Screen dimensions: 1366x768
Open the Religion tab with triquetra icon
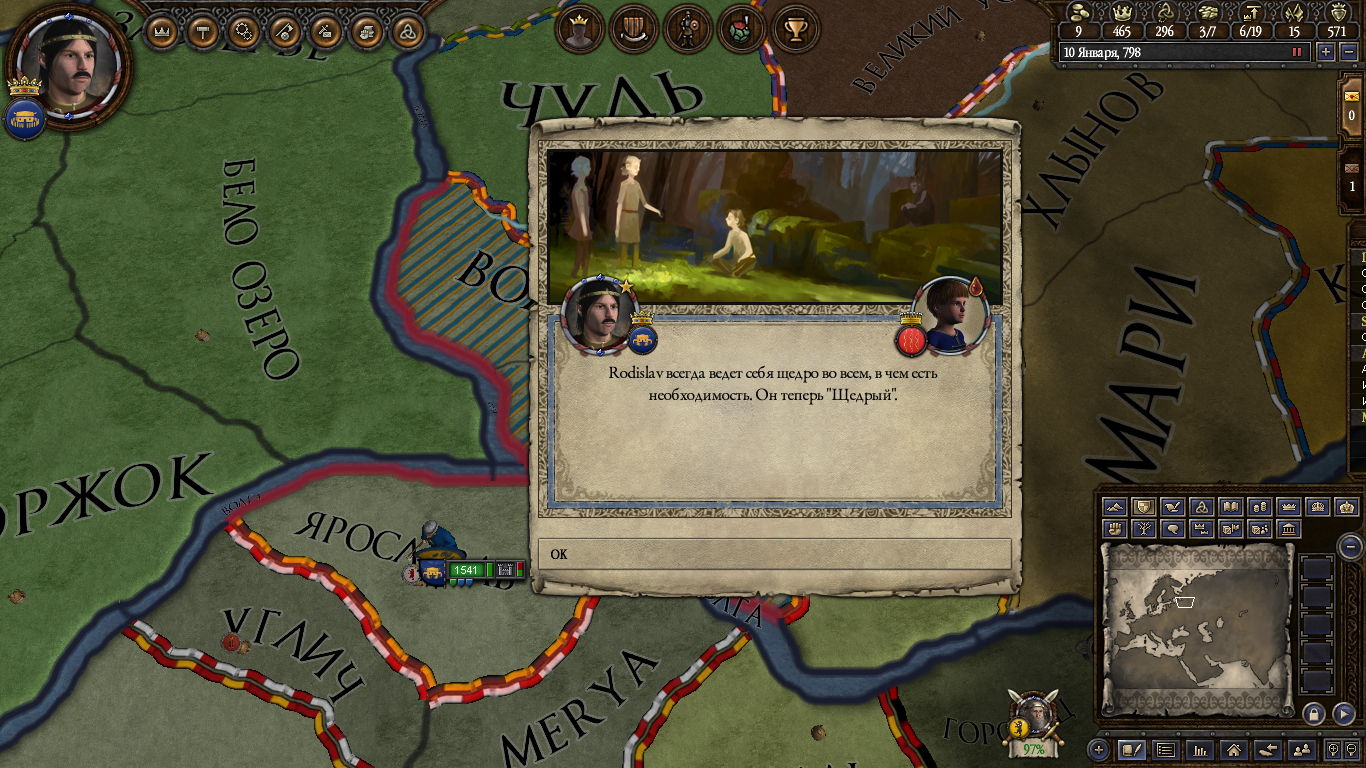tap(406, 32)
